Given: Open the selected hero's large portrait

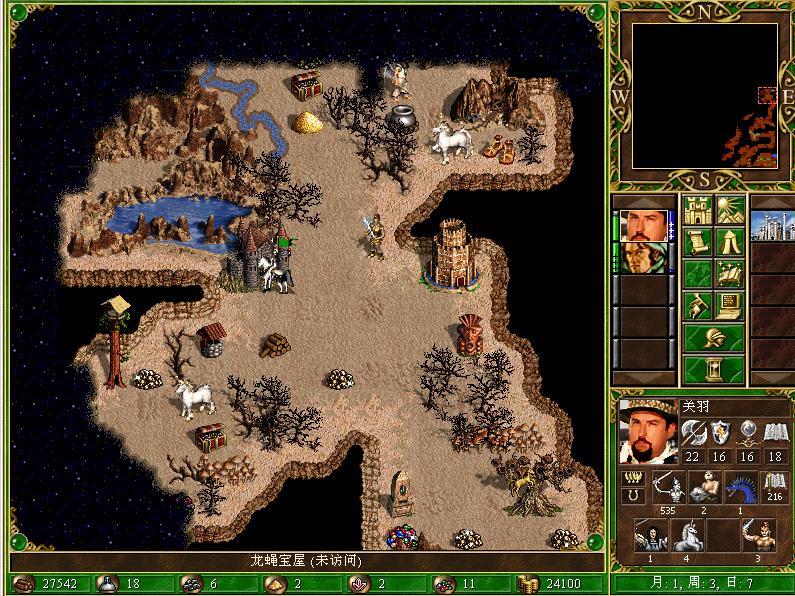Looking at the screenshot, I should pyautogui.click(x=647, y=425).
